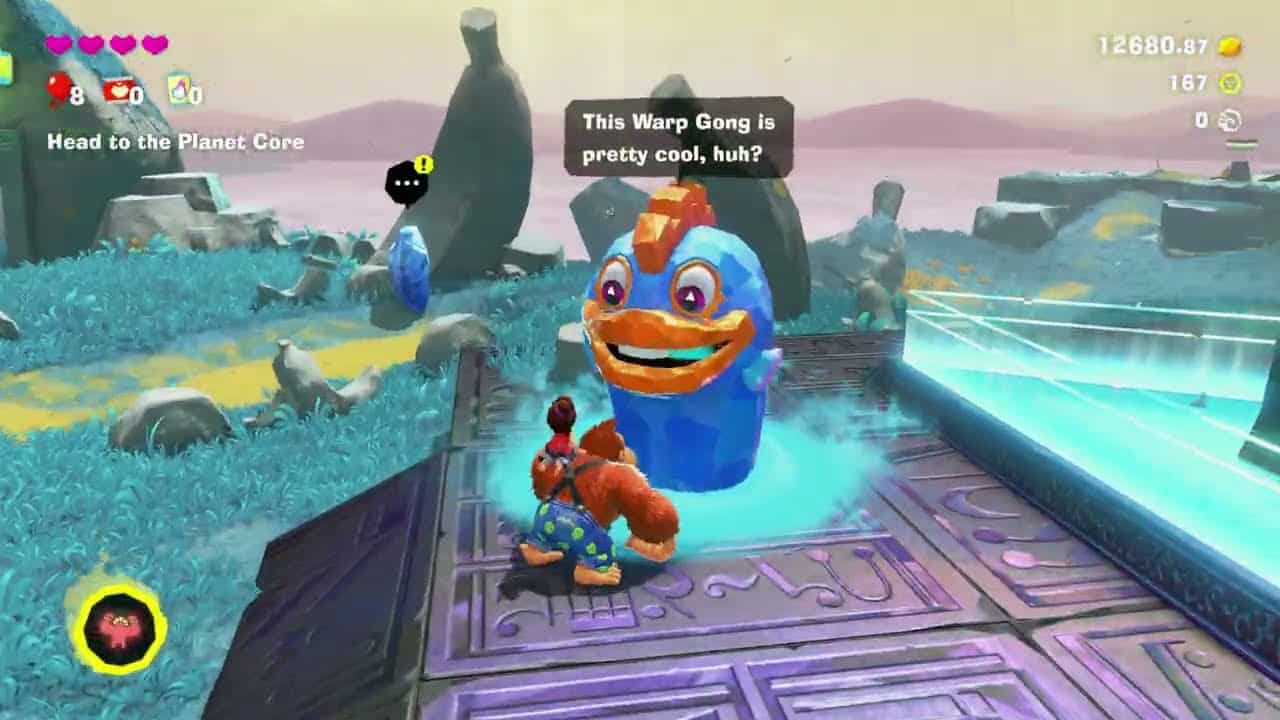The height and width of the screenshot is (720, 1280).
Task: Choose the yellow-green drink carton item icon
Action: coord(179,89)
